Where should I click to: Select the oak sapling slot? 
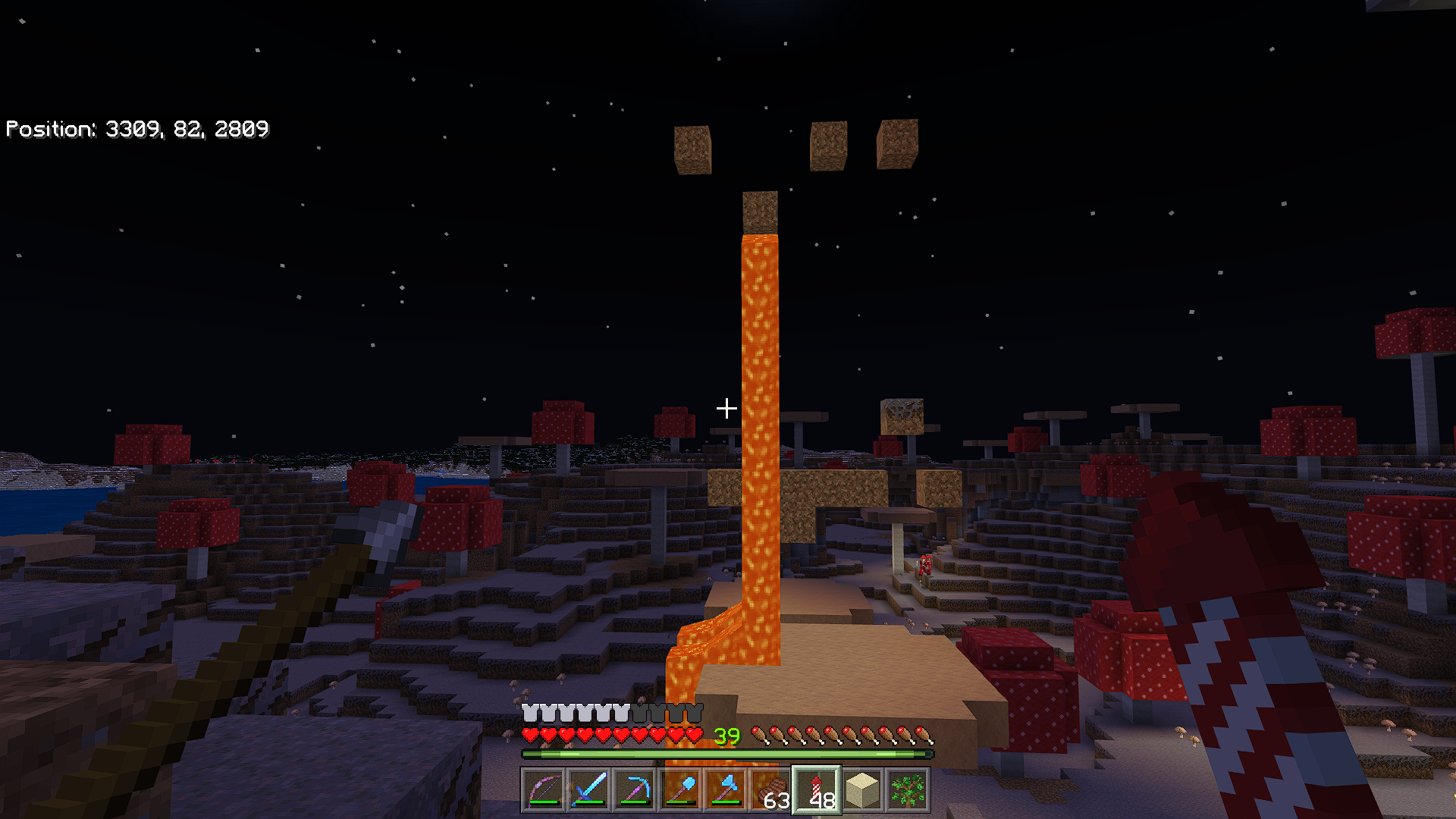(908, 790)
